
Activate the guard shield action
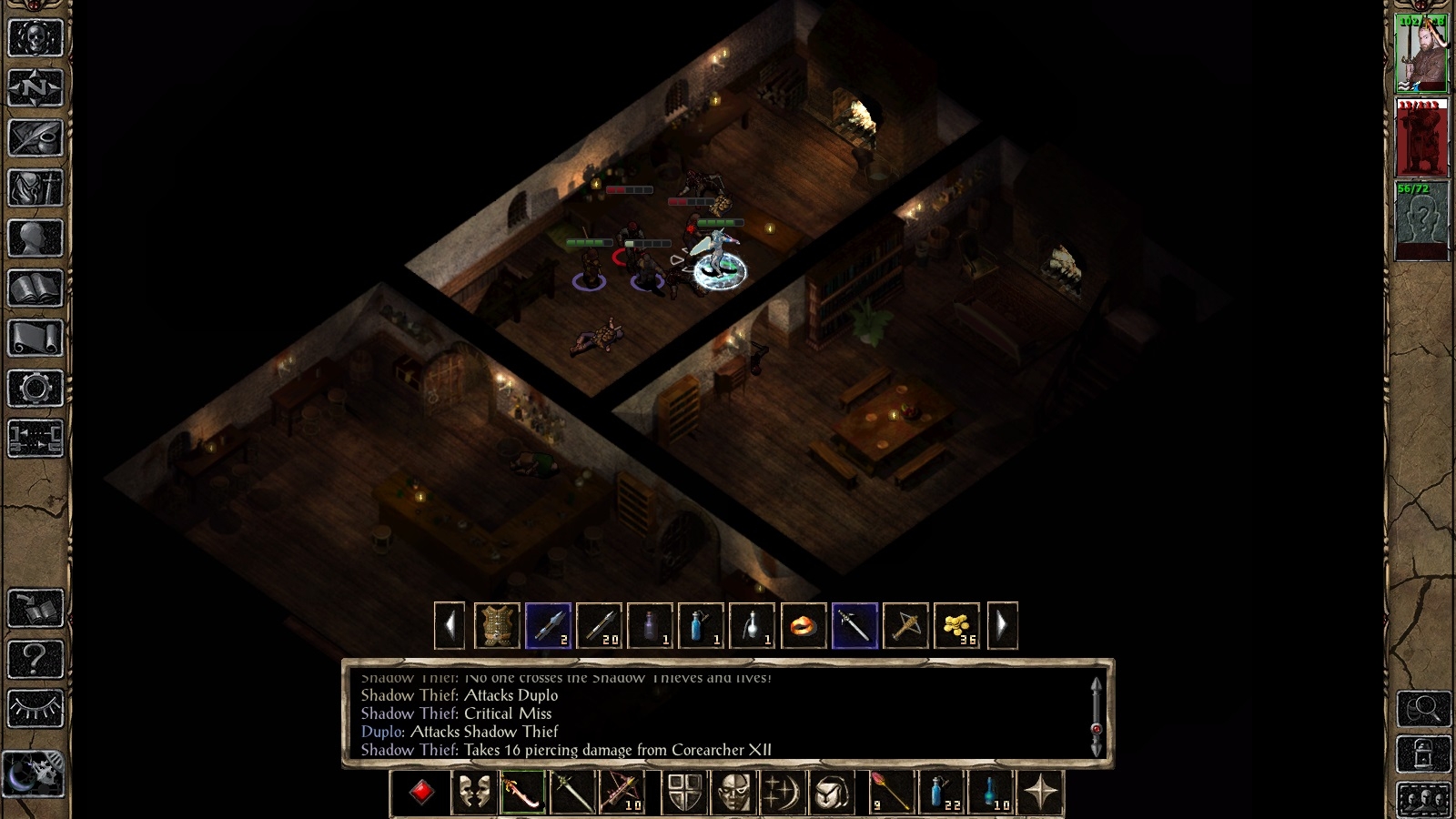point(684,792)
